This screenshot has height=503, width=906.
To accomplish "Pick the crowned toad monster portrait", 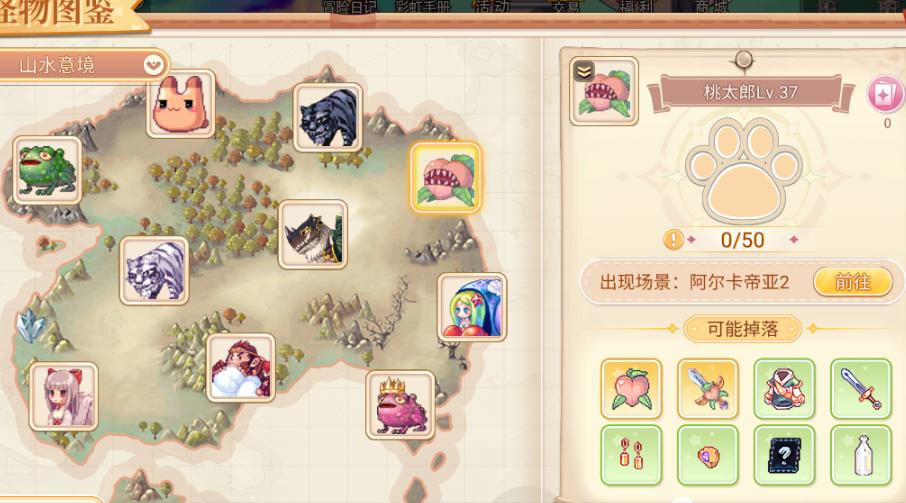I will pyautogui.click(x=400, y=404).
